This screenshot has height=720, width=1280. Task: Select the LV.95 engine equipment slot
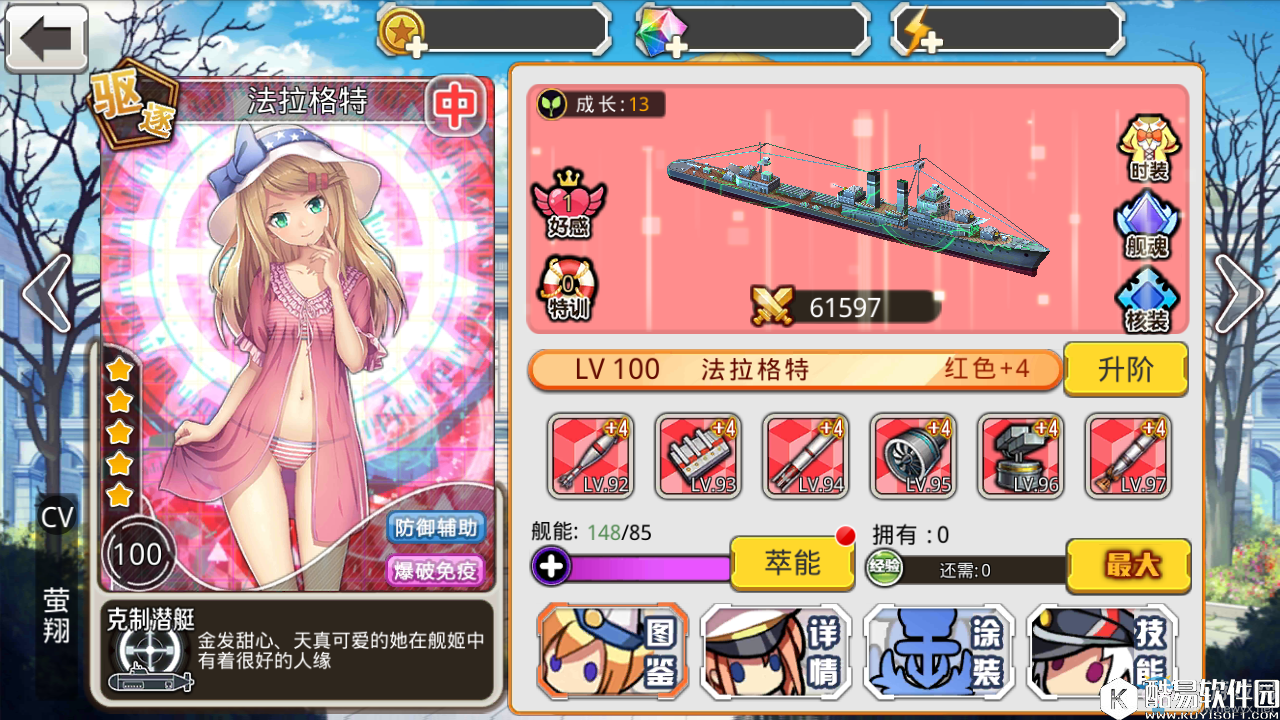tap(913, 456)
